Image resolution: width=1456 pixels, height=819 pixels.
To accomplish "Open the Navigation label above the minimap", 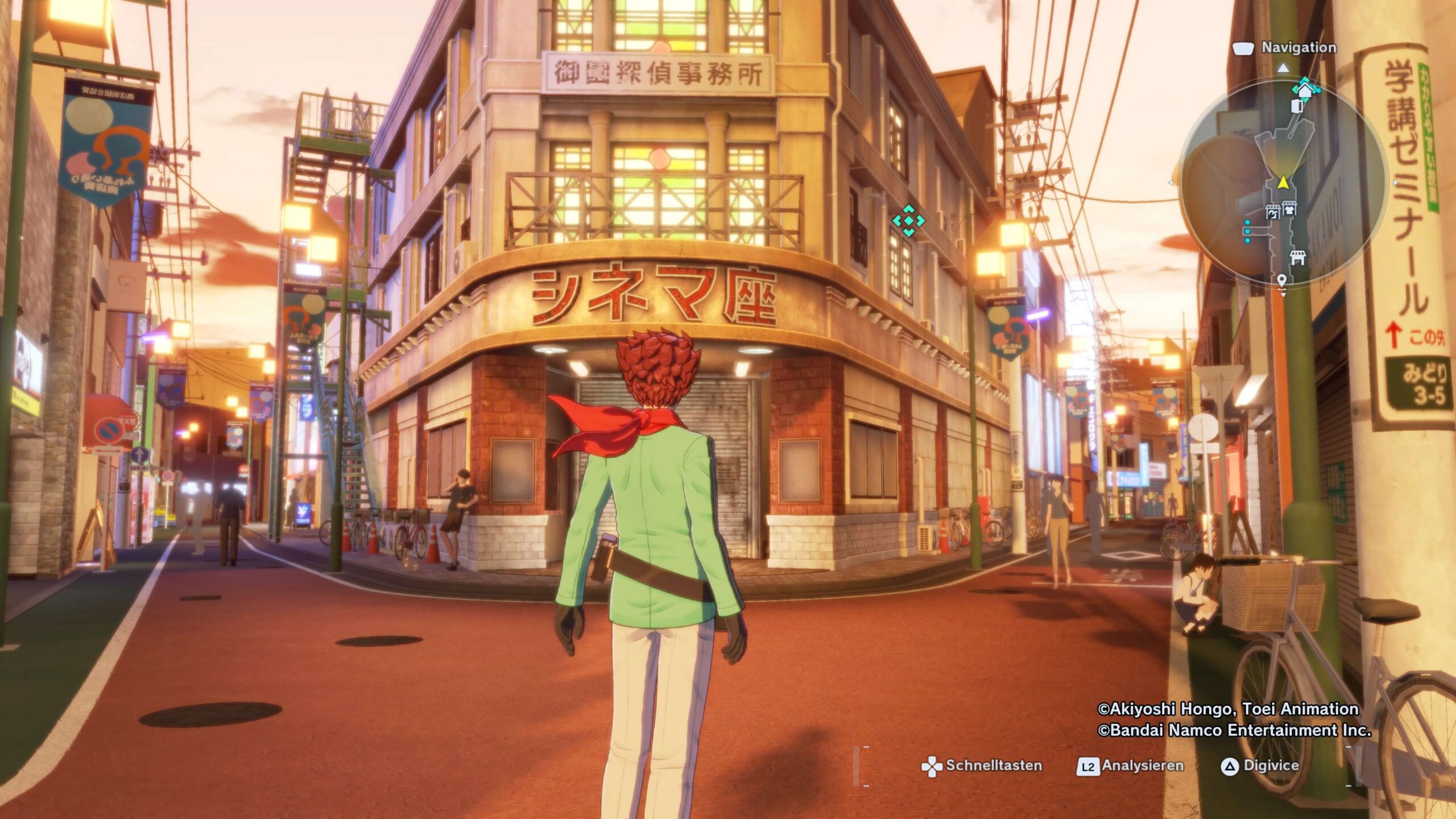I will pyautogui.click(x=1298, y=48).
